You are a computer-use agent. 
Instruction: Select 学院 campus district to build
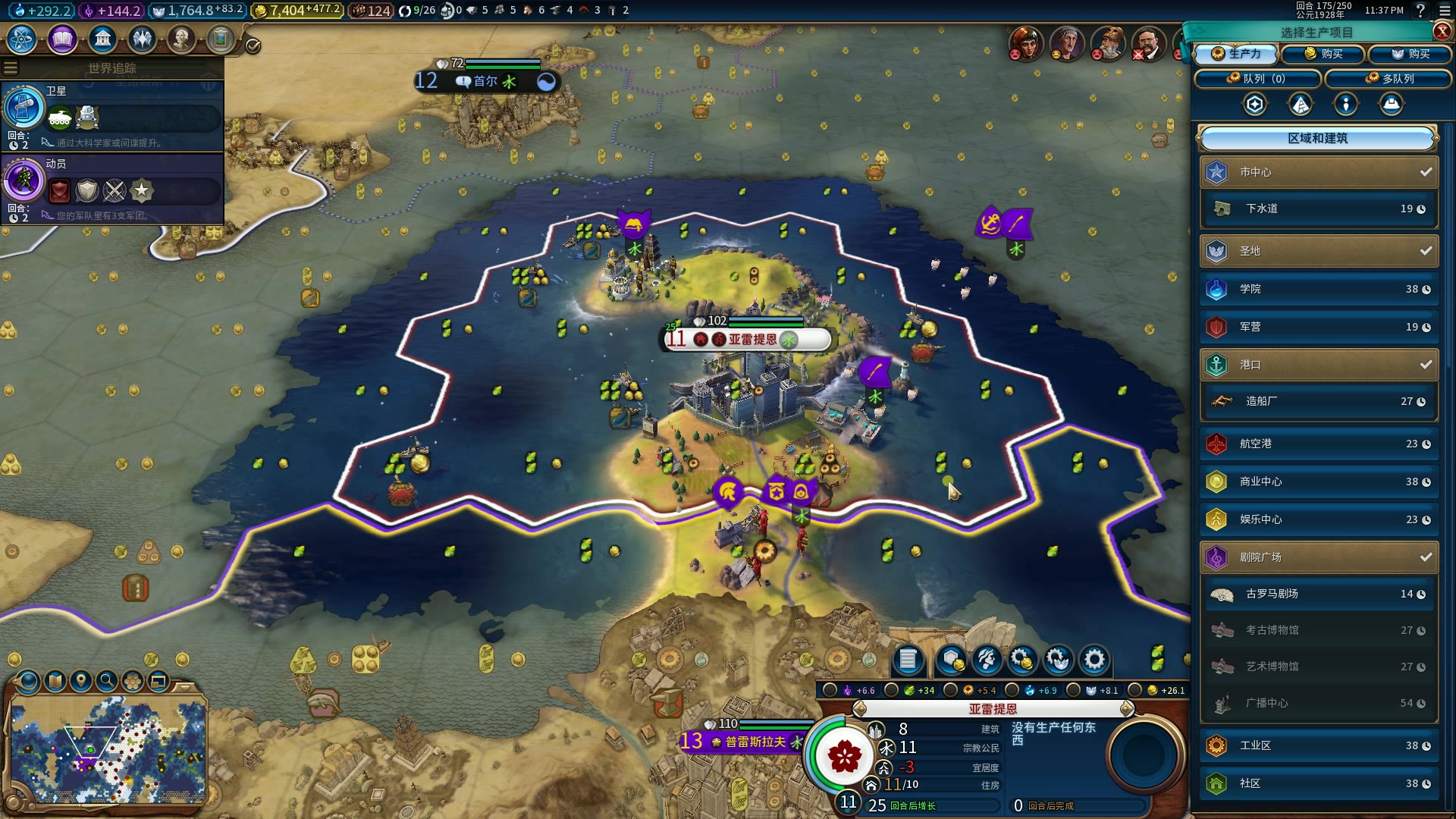[x=1319, y=289]
